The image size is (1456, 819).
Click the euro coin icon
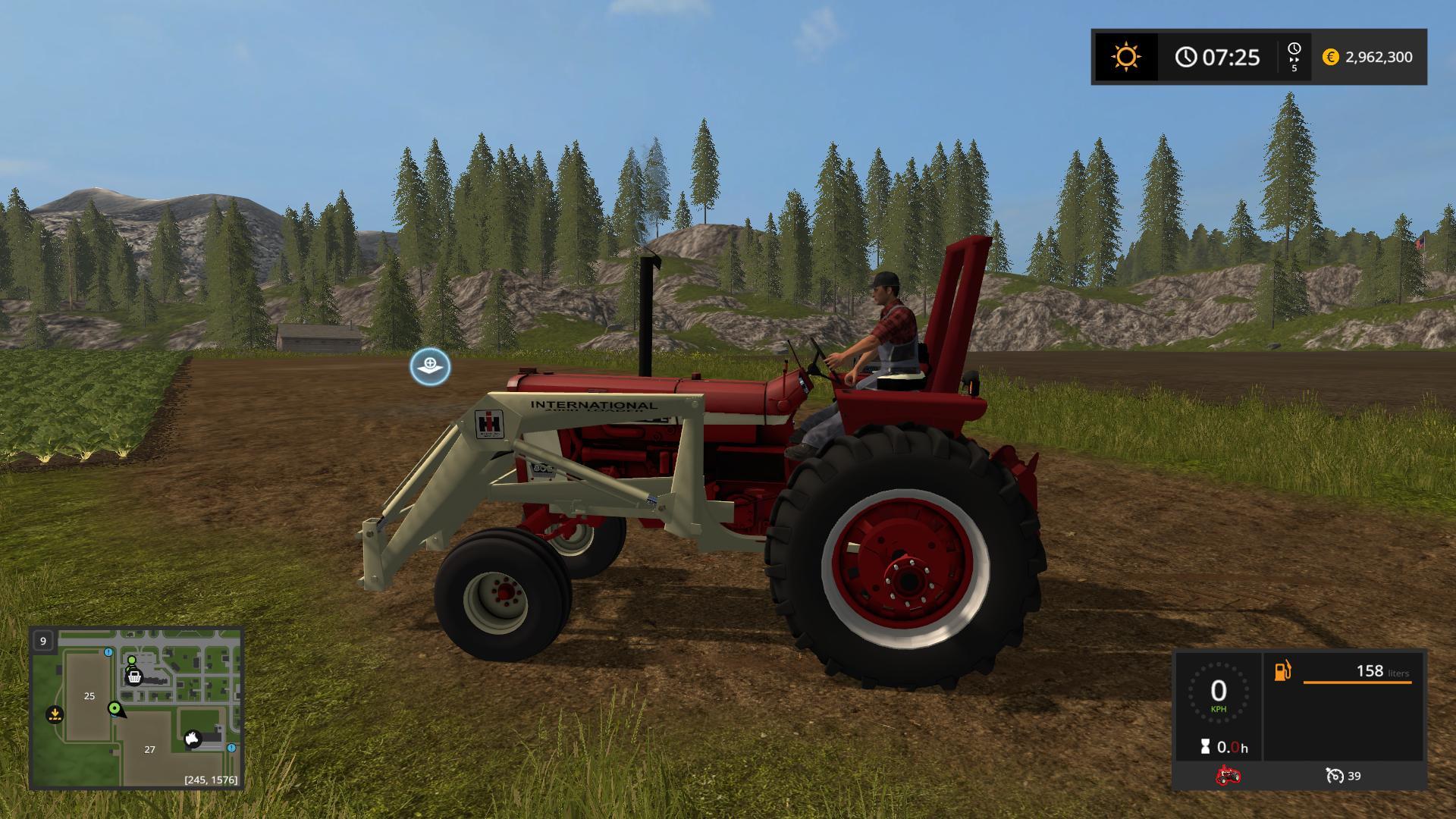point(1331,57)
